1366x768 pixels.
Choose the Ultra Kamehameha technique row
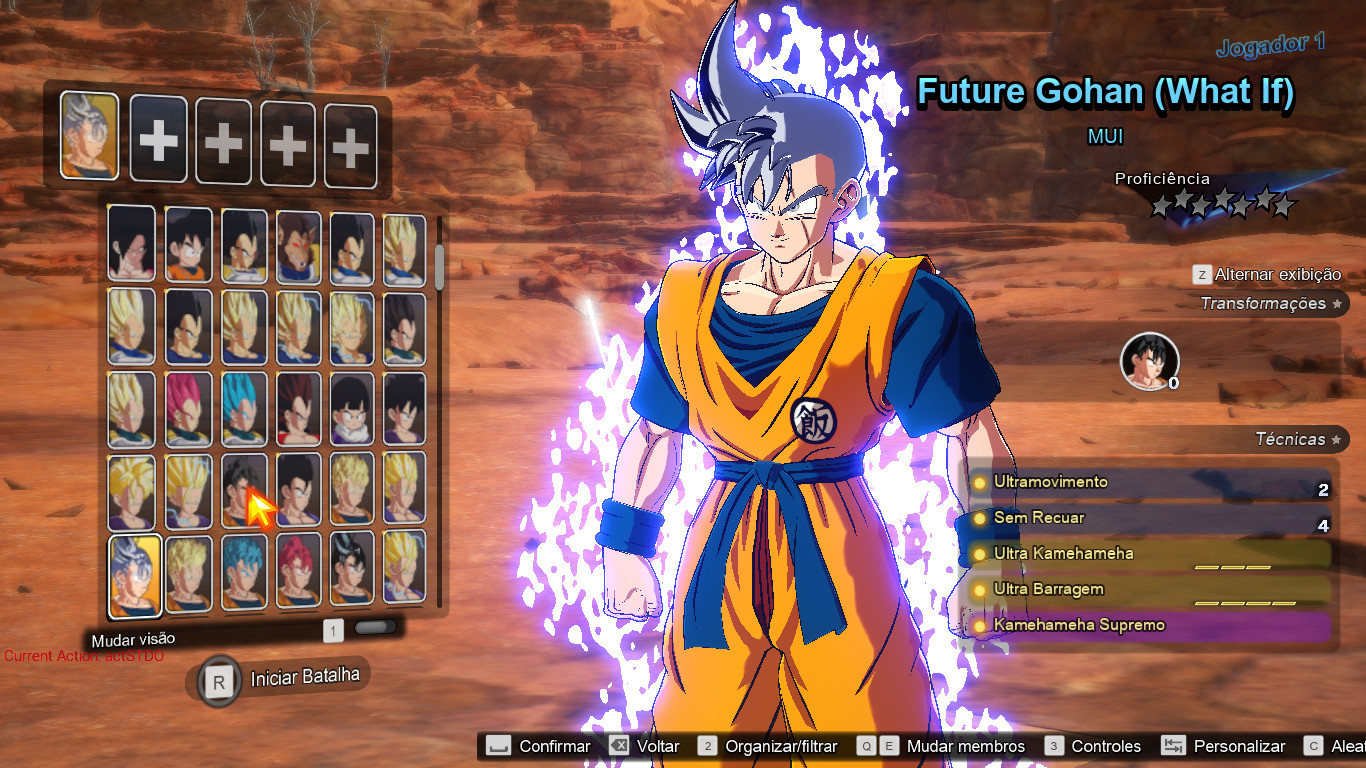tap(1150, 555)
